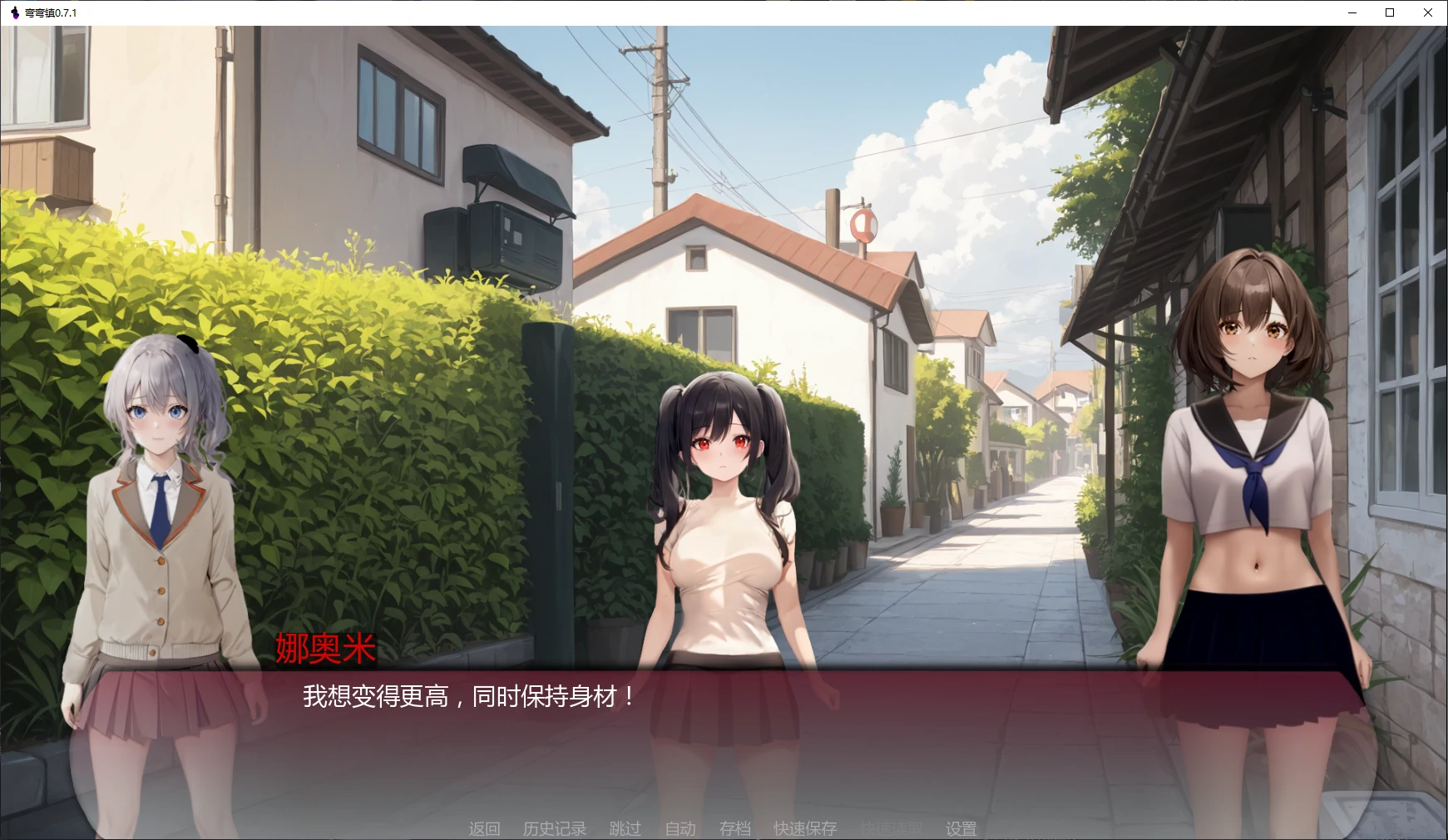
Task: Click the title text 弯弯镇0.7.1
Action: click(x=50, y=12)
